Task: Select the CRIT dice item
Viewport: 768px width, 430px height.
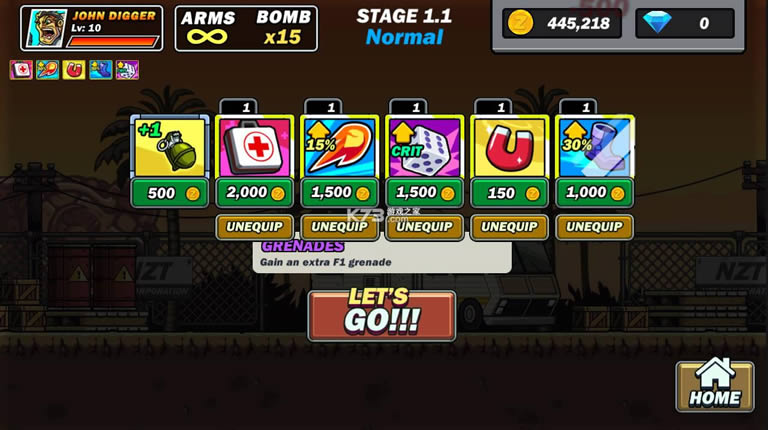Action: point(424,147)
